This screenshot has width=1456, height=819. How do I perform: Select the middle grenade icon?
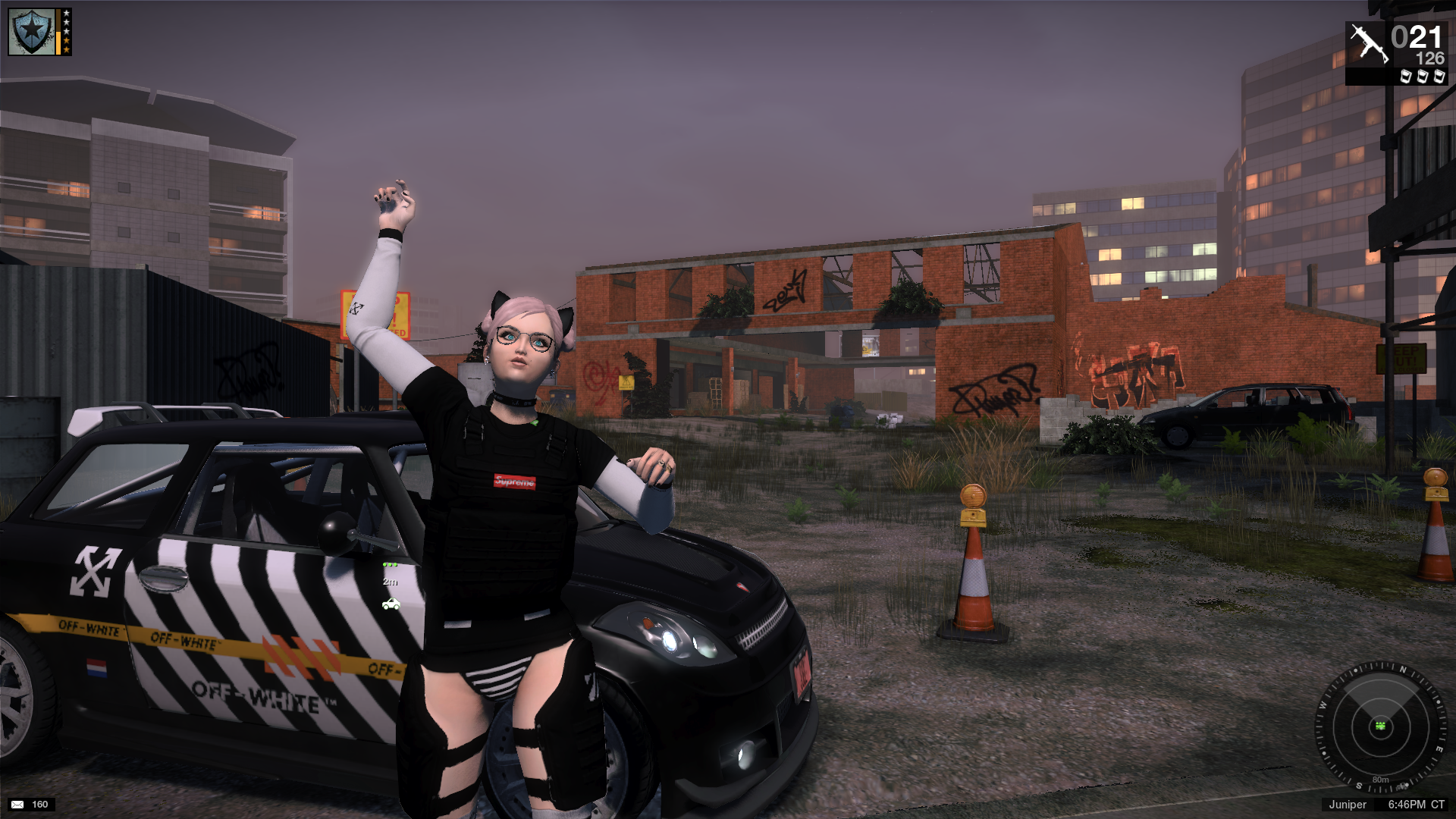1421,77
